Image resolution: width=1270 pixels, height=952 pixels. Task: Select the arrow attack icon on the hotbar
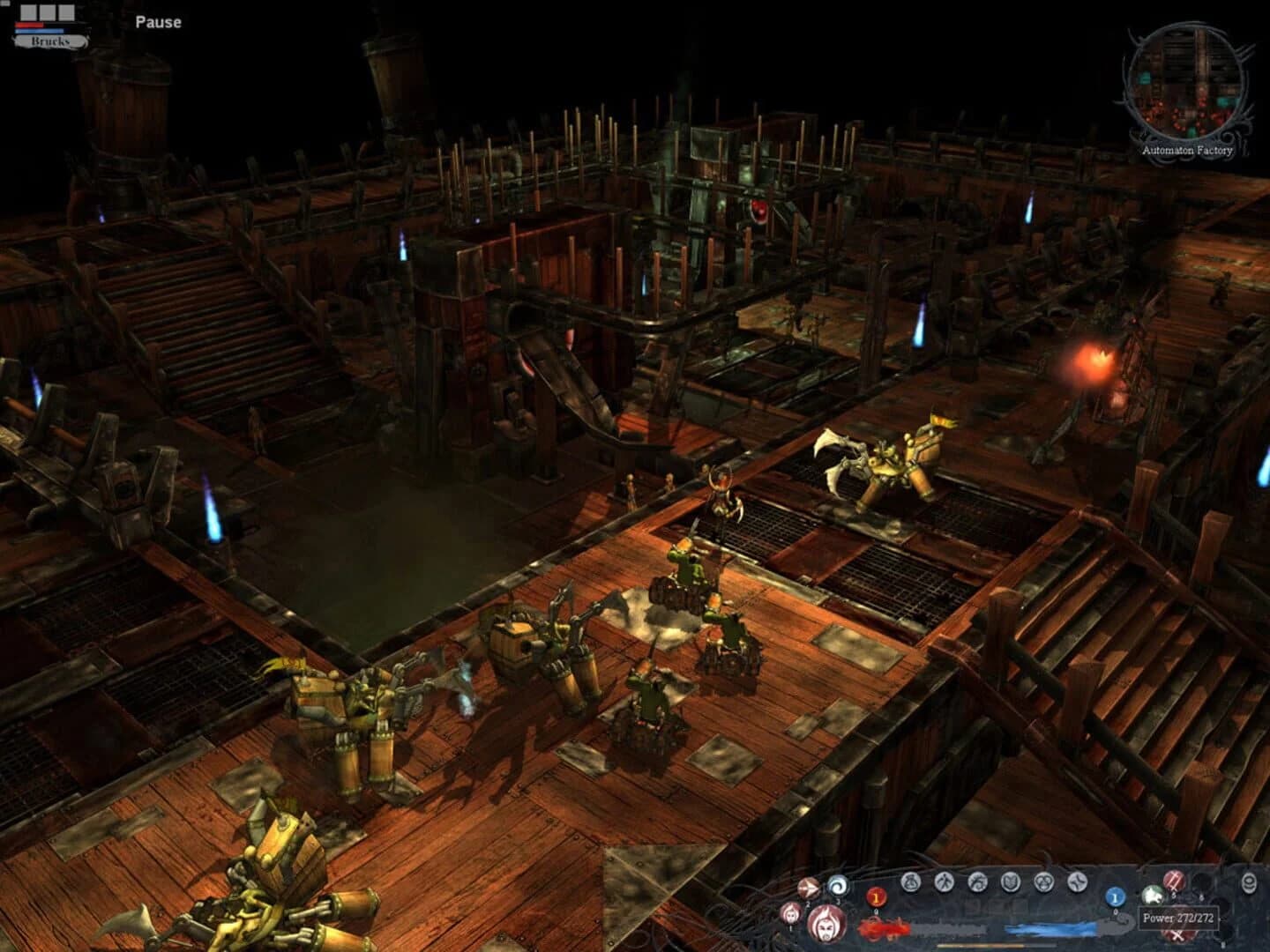[x=807, y=888]
